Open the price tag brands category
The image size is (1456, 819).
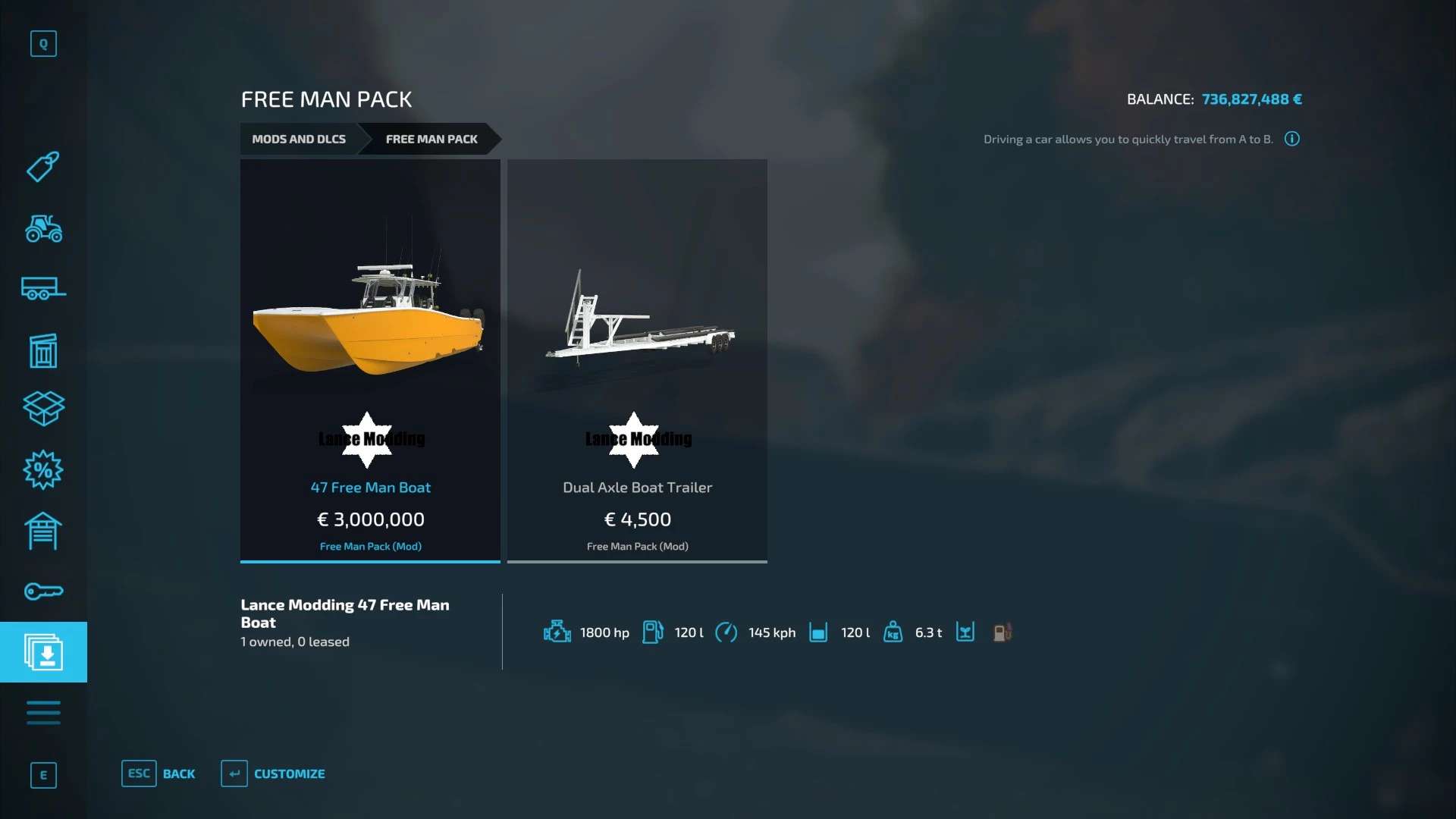(x=43, y=167)
